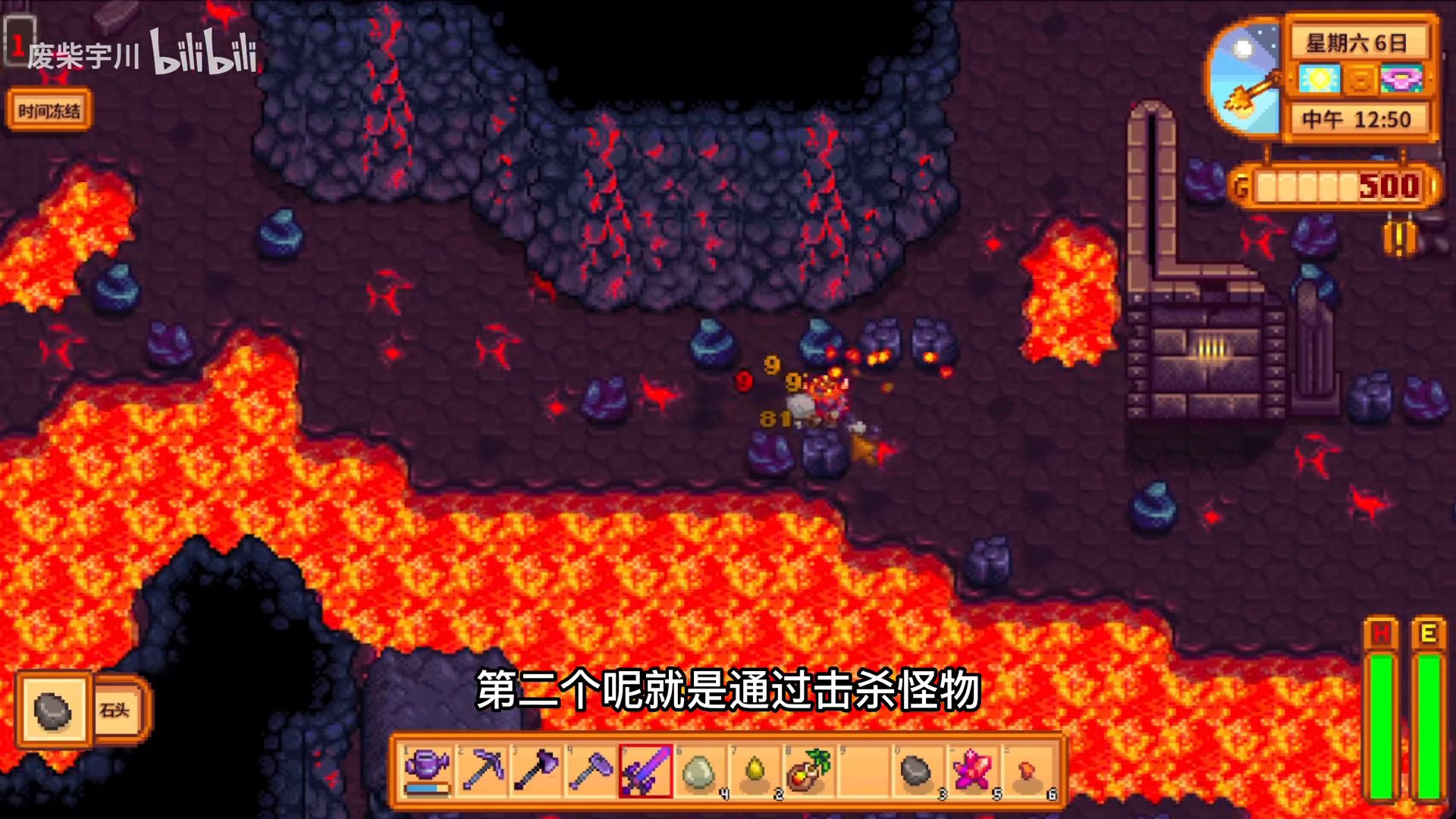
Task: Select the iridium watering can slot
Action: pyautogui.click(x=428, y=770)
